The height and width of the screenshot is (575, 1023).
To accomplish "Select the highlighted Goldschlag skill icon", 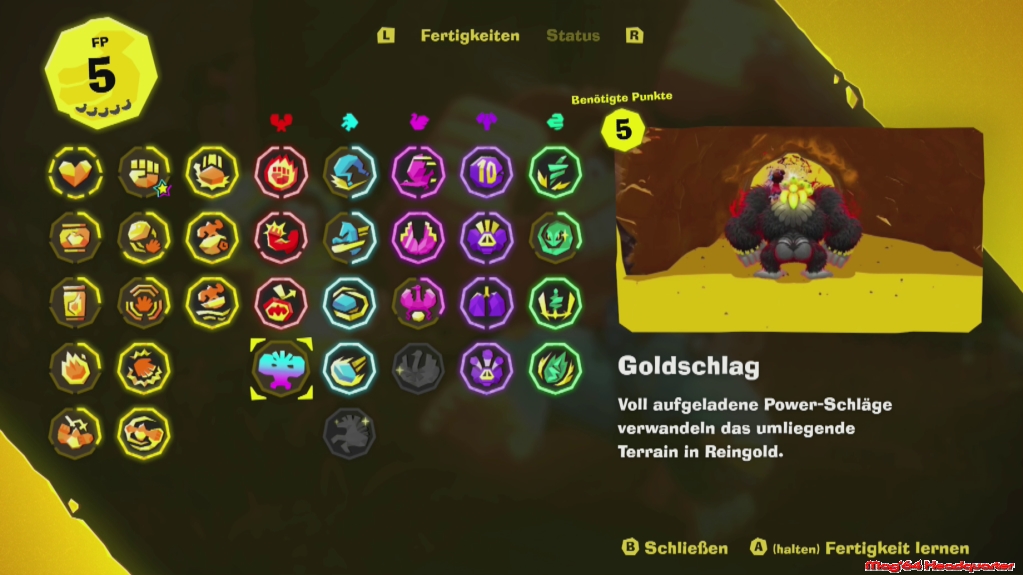I will tap(281, 368).
